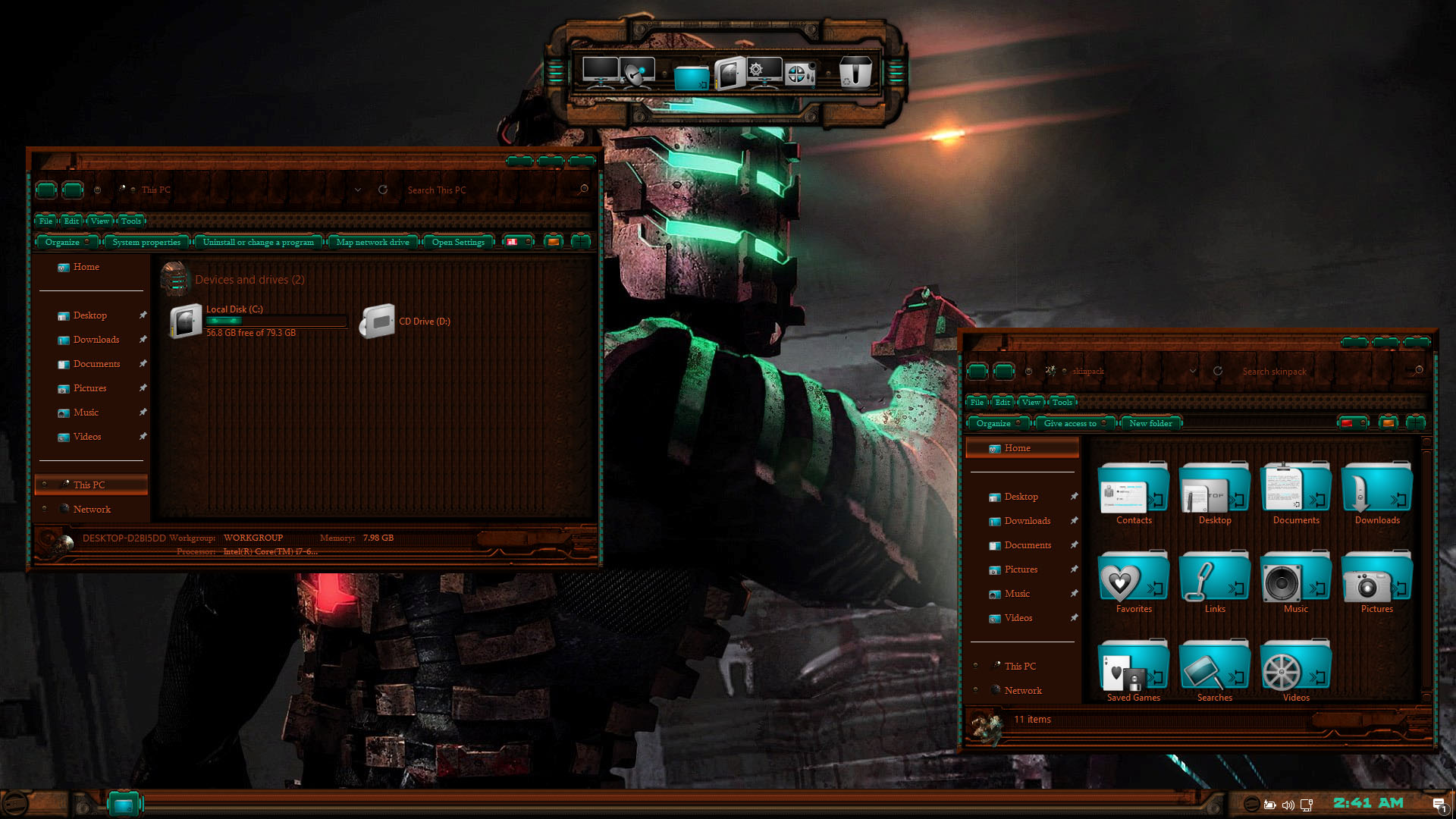Screen dimensions: 1456x819
Task: Unpin Videos from the quick access sidebar
Action: click(143, 436)
